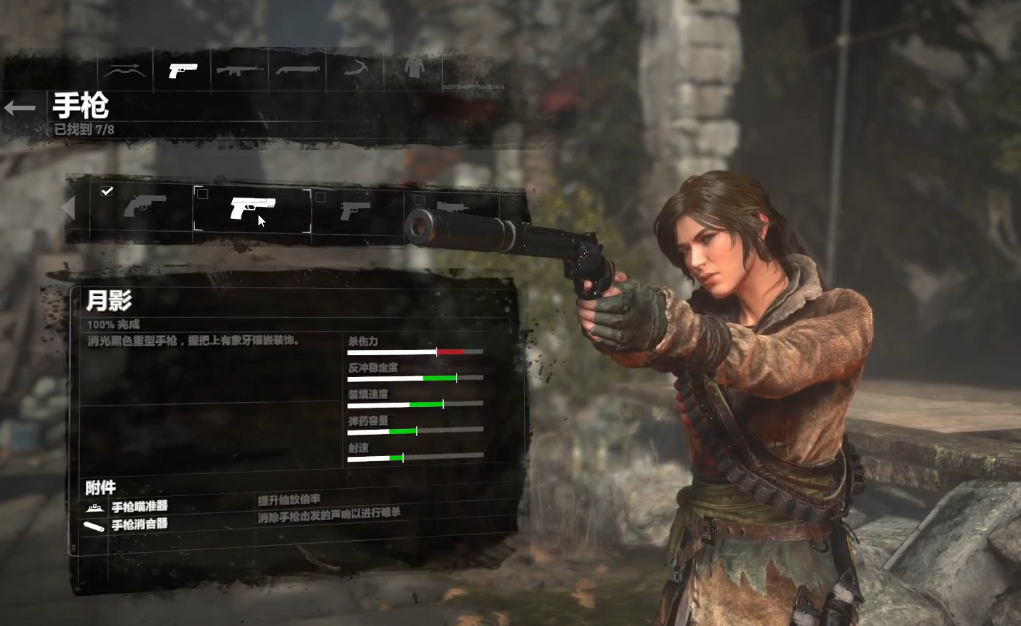
Task: Choose the checked revolver pistol slot
Action: click(x=144, y=208)
